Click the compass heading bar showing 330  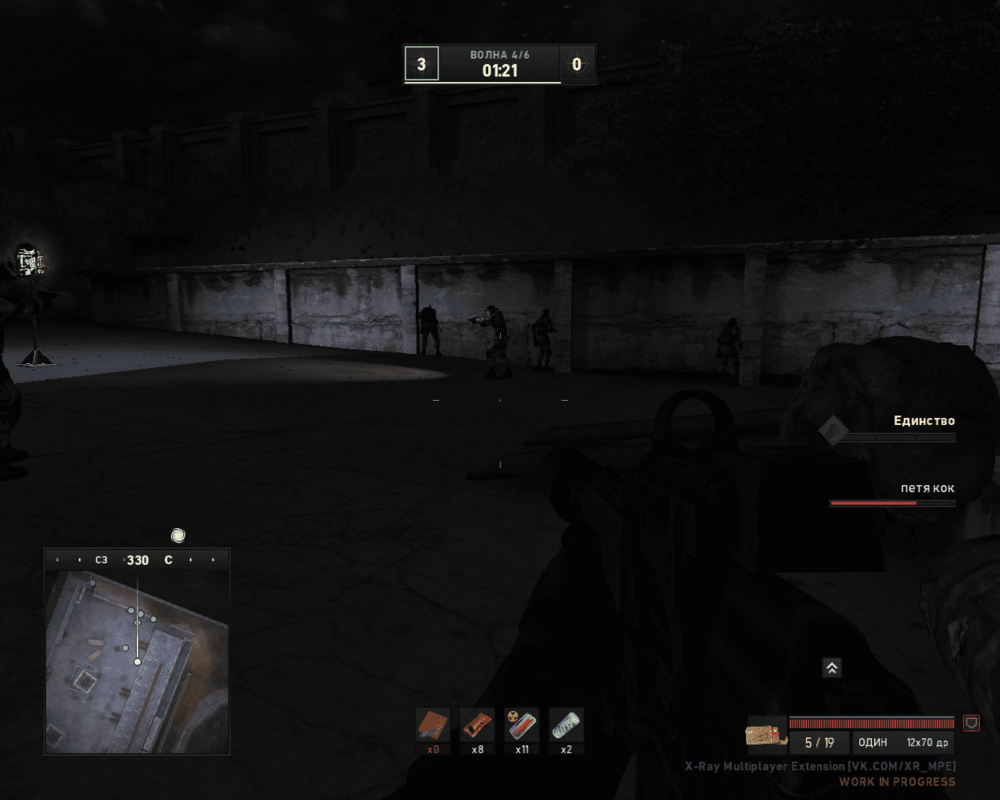[x=137, y=560]
